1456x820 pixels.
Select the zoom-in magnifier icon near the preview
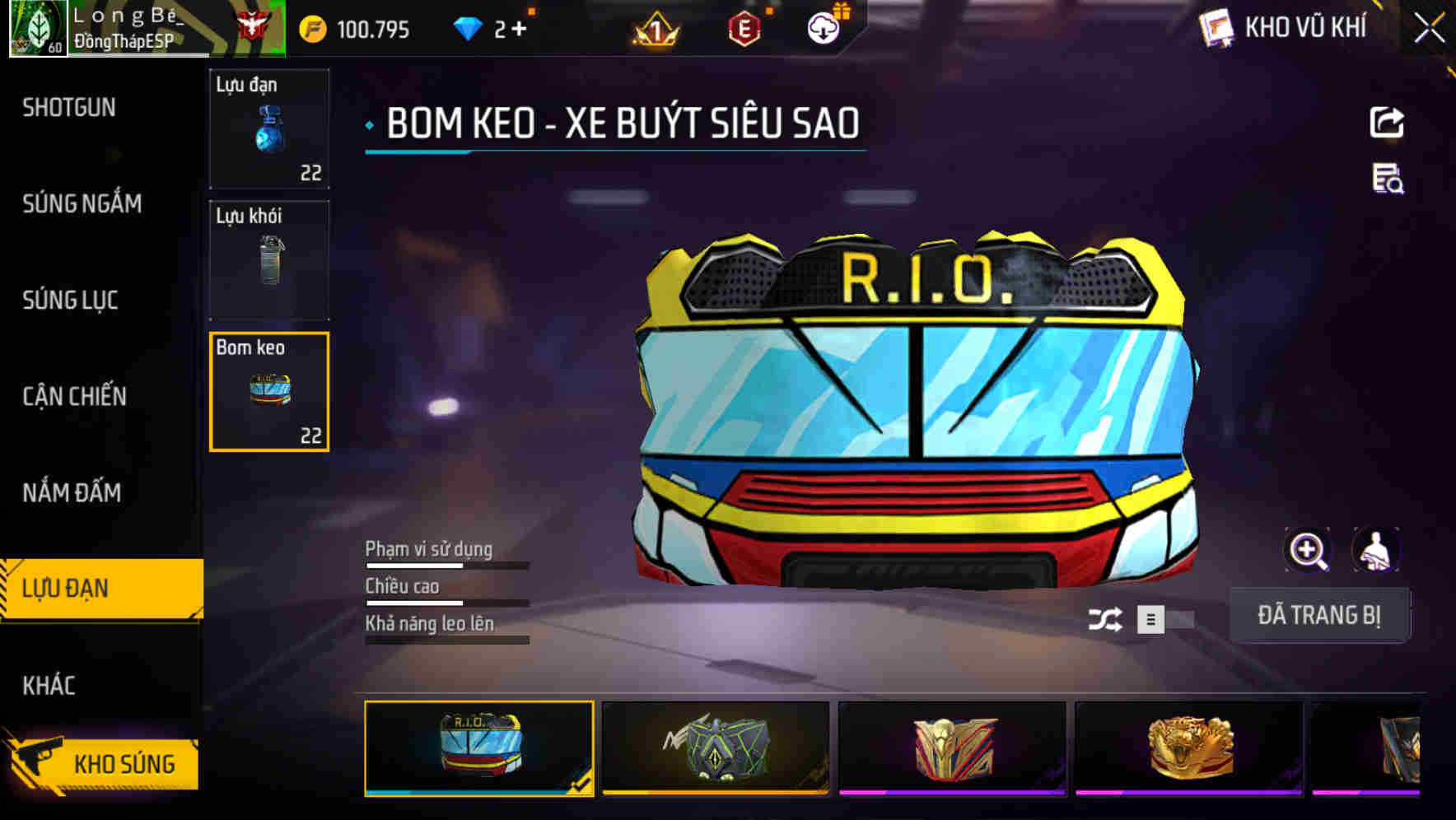(1308, 550)
